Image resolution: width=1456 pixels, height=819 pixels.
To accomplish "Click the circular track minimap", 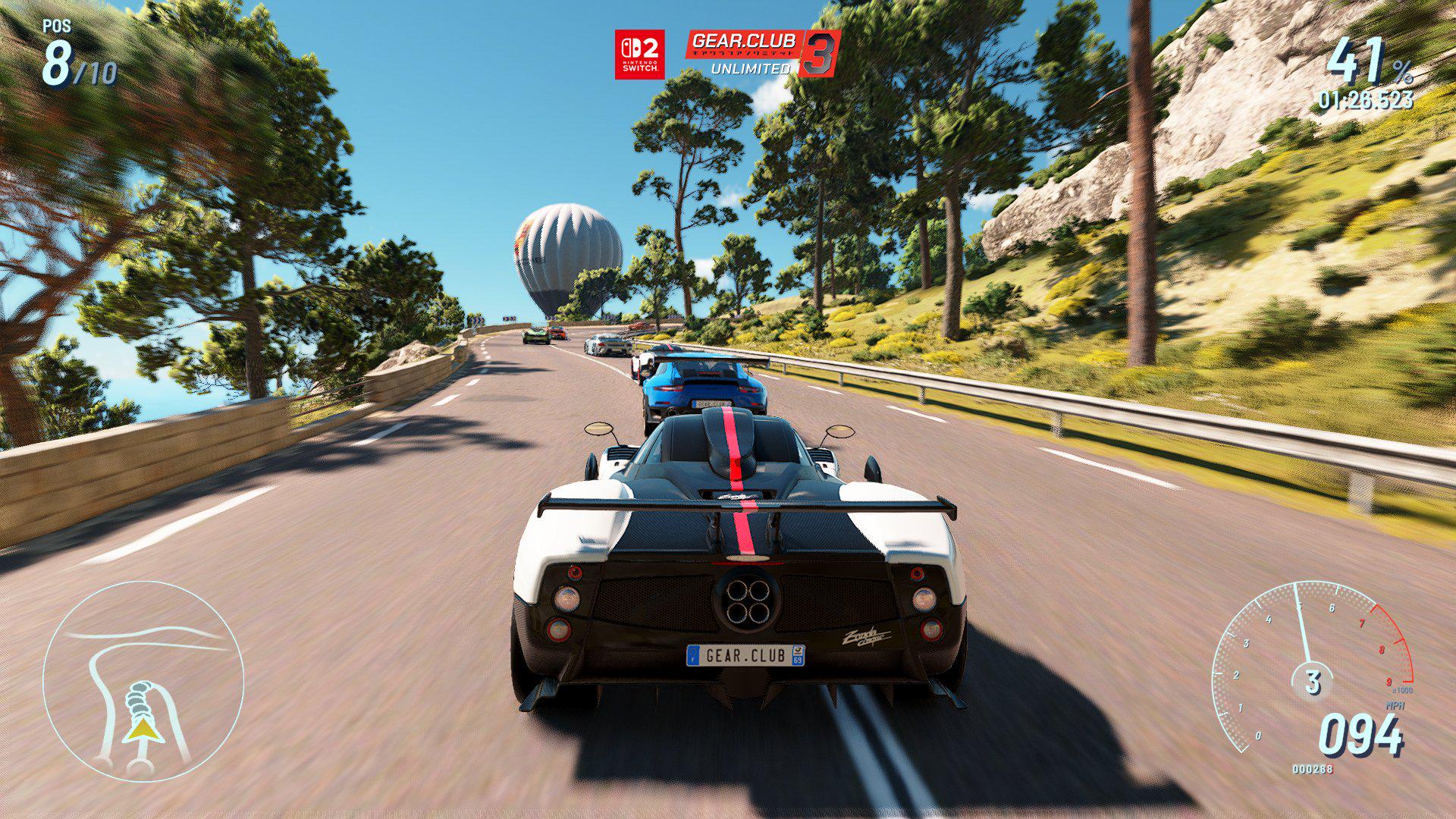I will coord(143,680).
